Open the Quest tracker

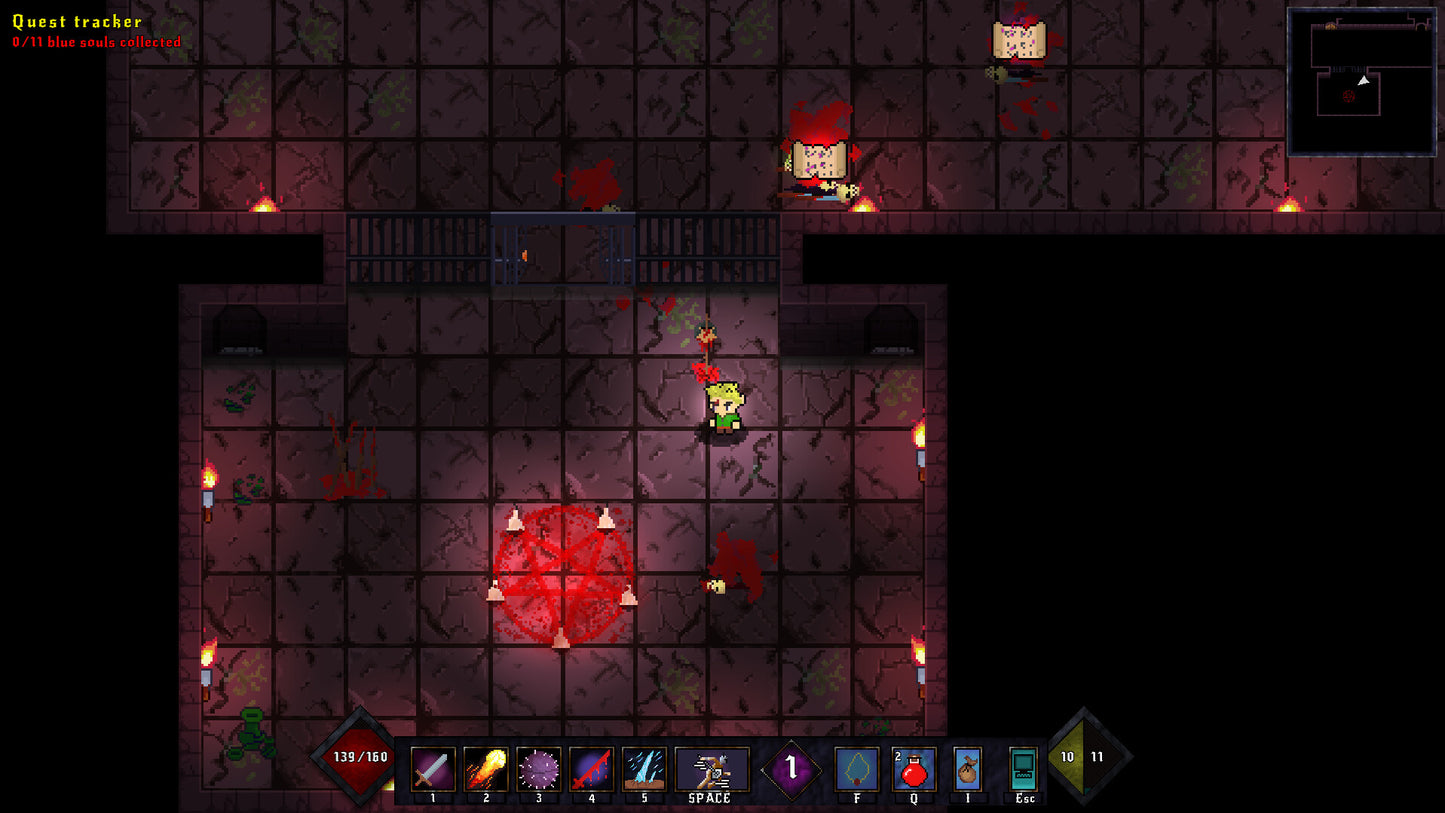click(77, 21)
